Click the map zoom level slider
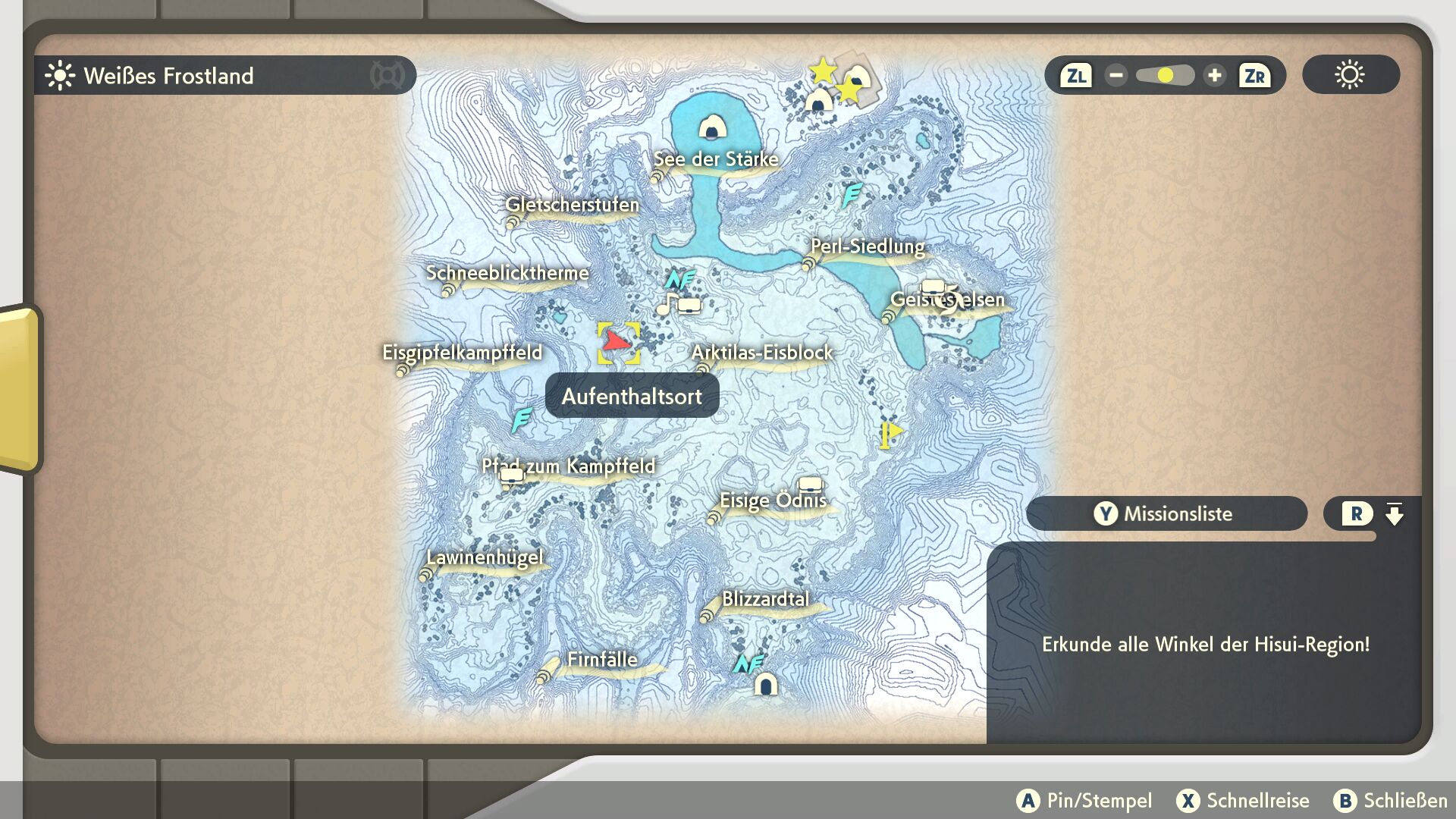The height and width of the screenshot is (819, 1456). 1165,76
